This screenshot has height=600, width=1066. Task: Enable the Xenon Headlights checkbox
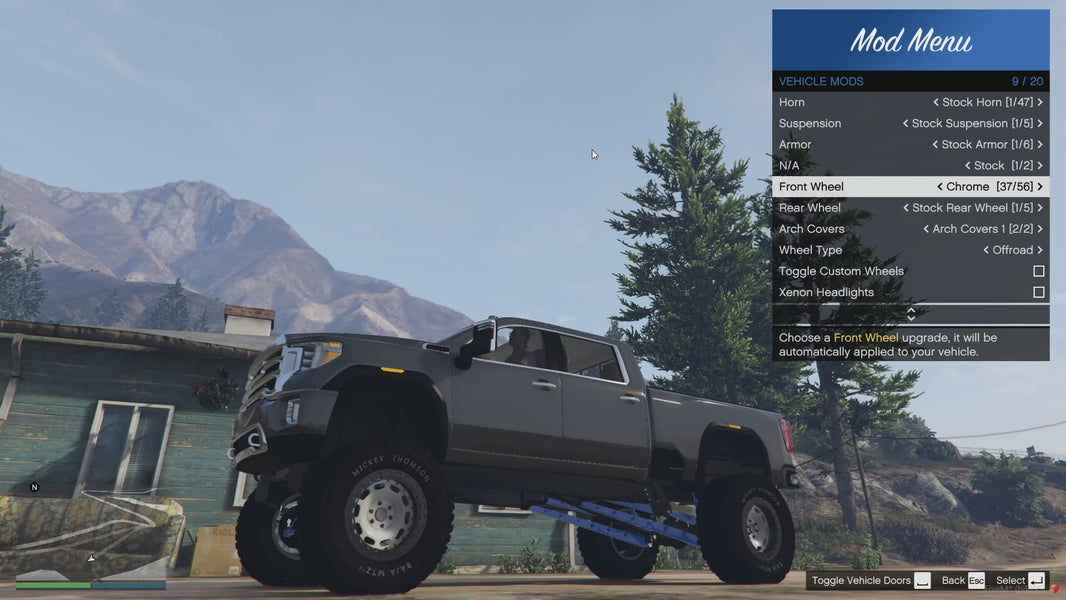1038,292
